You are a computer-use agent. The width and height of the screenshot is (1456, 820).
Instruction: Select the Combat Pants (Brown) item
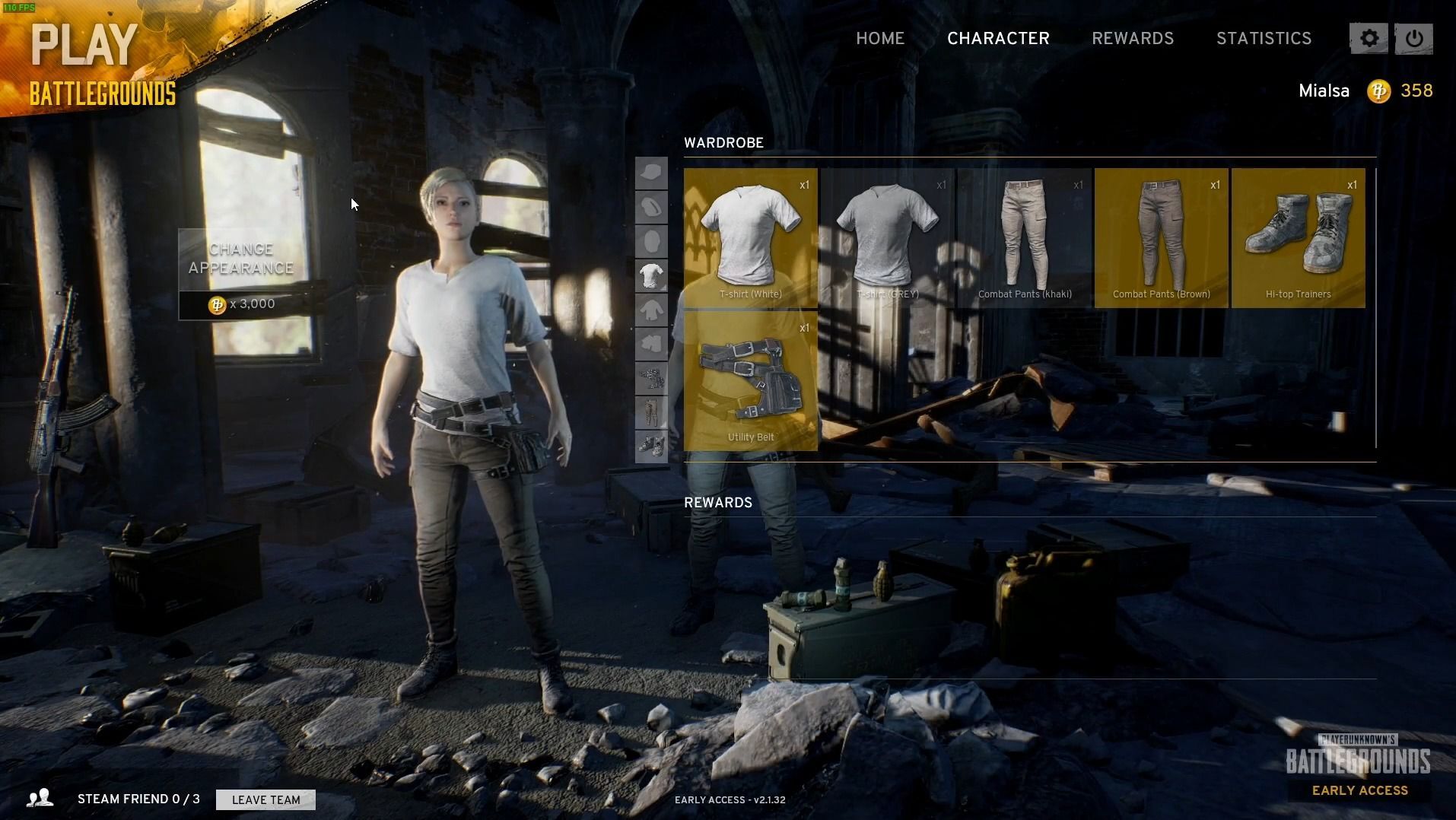(1162, 237)
